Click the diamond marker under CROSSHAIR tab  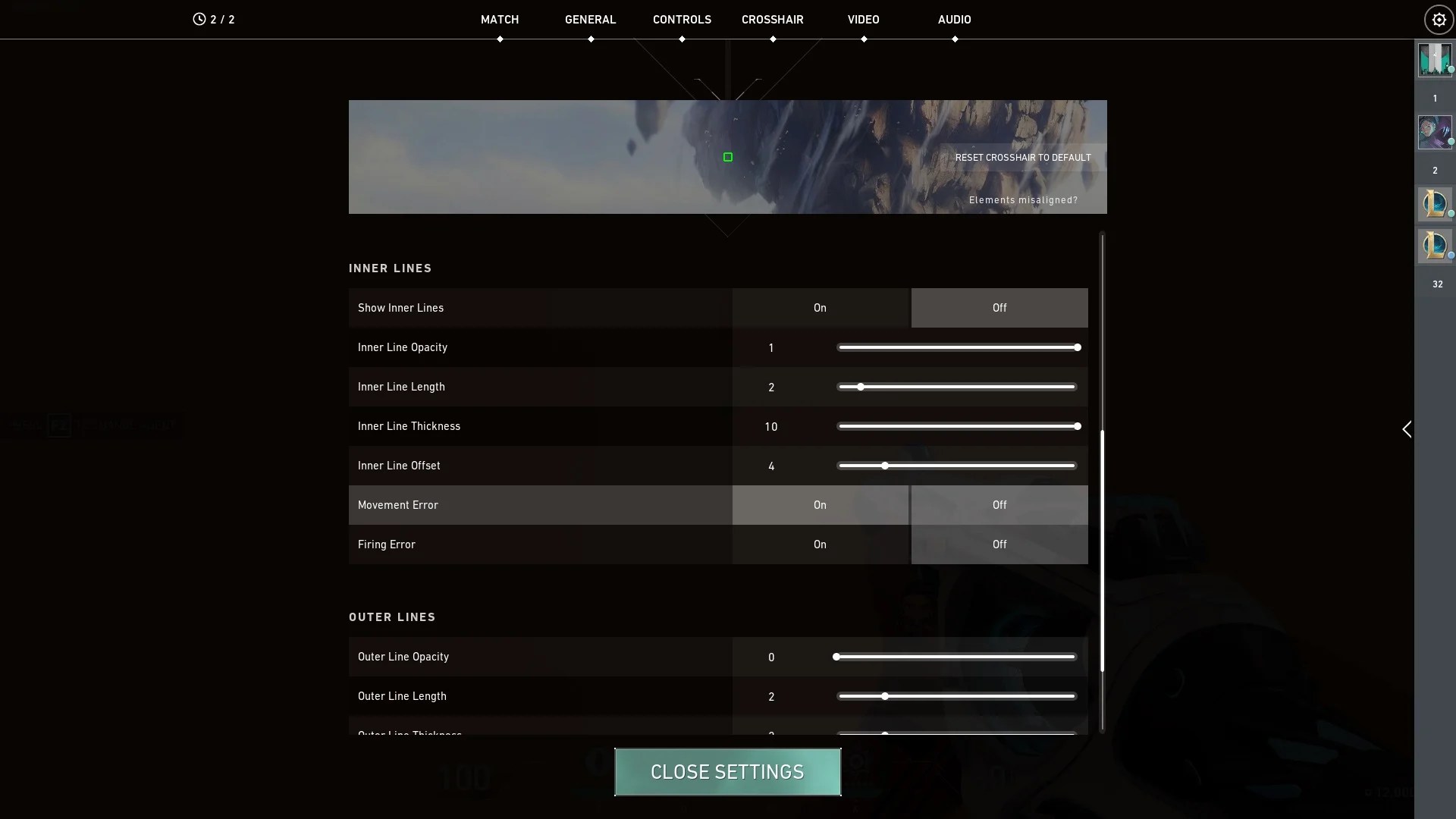tap(773, 39)
